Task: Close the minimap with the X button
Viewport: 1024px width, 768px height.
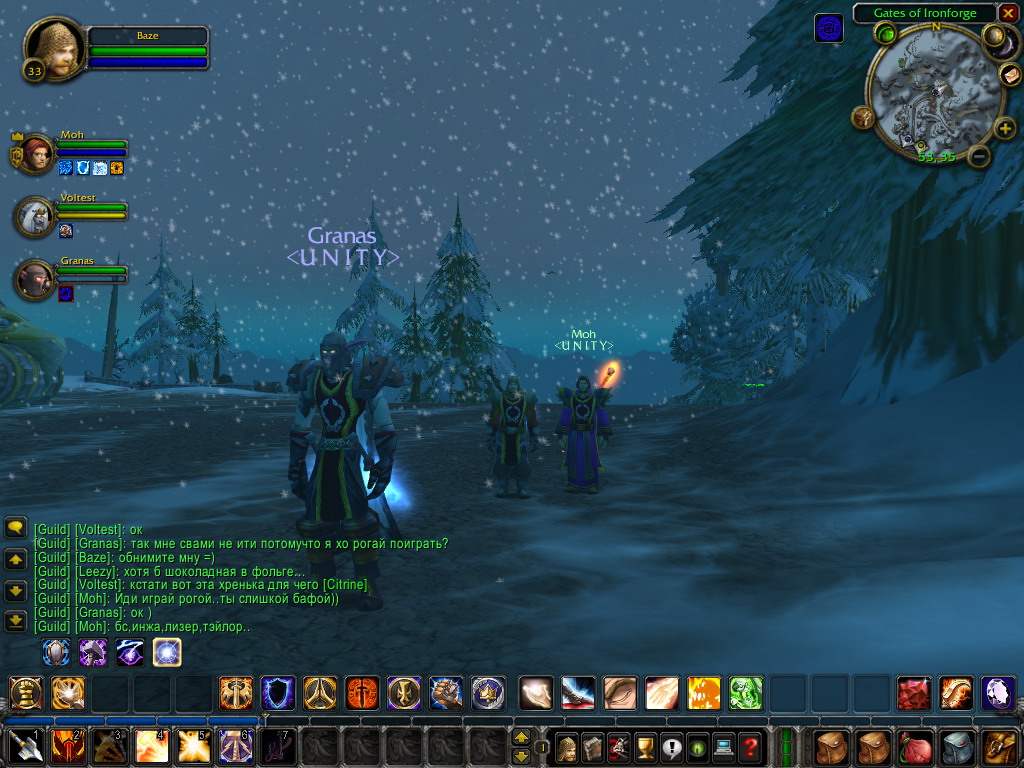Action: (1008, 13)
